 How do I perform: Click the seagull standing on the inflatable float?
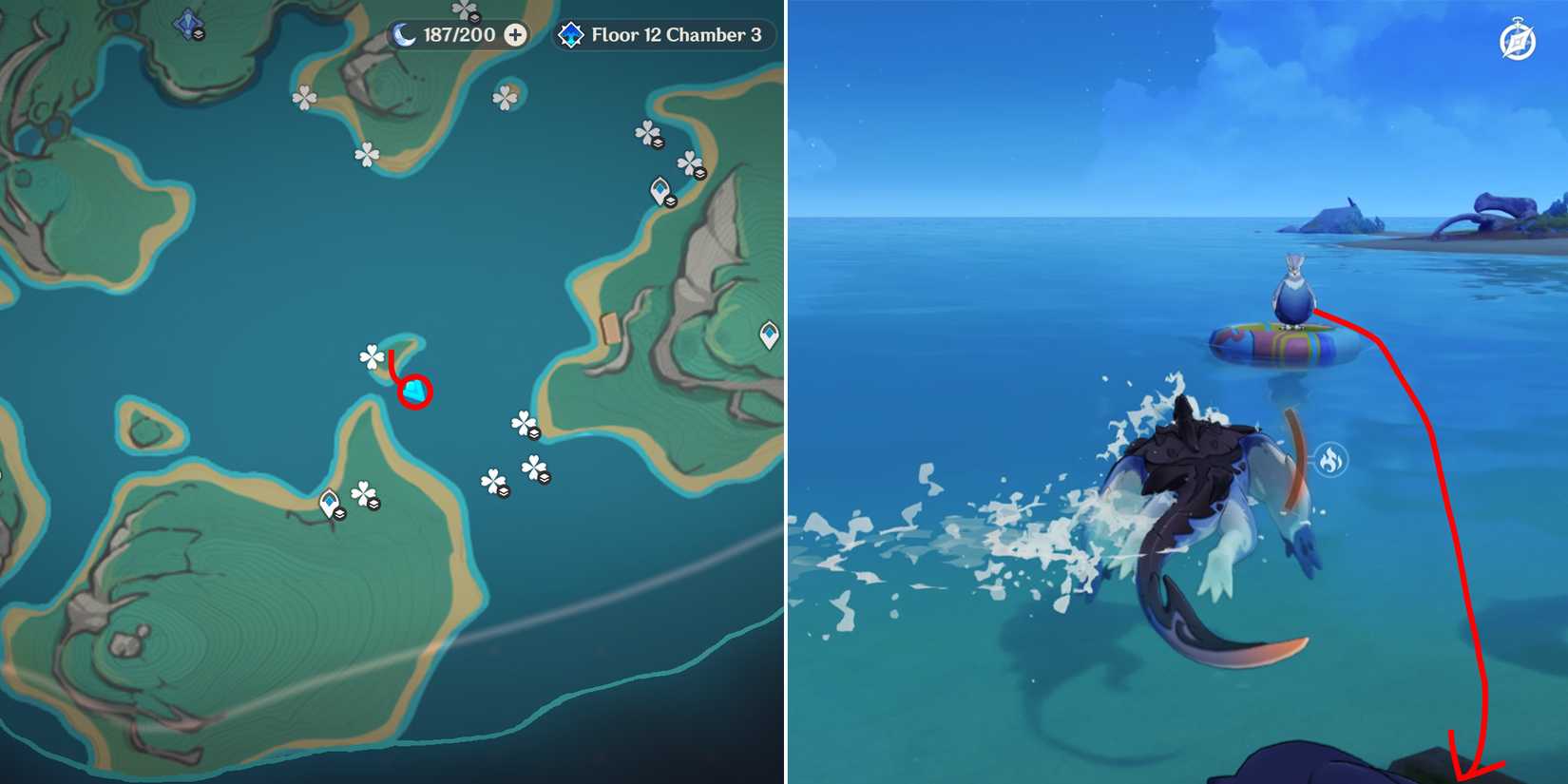click(1294, 290)
